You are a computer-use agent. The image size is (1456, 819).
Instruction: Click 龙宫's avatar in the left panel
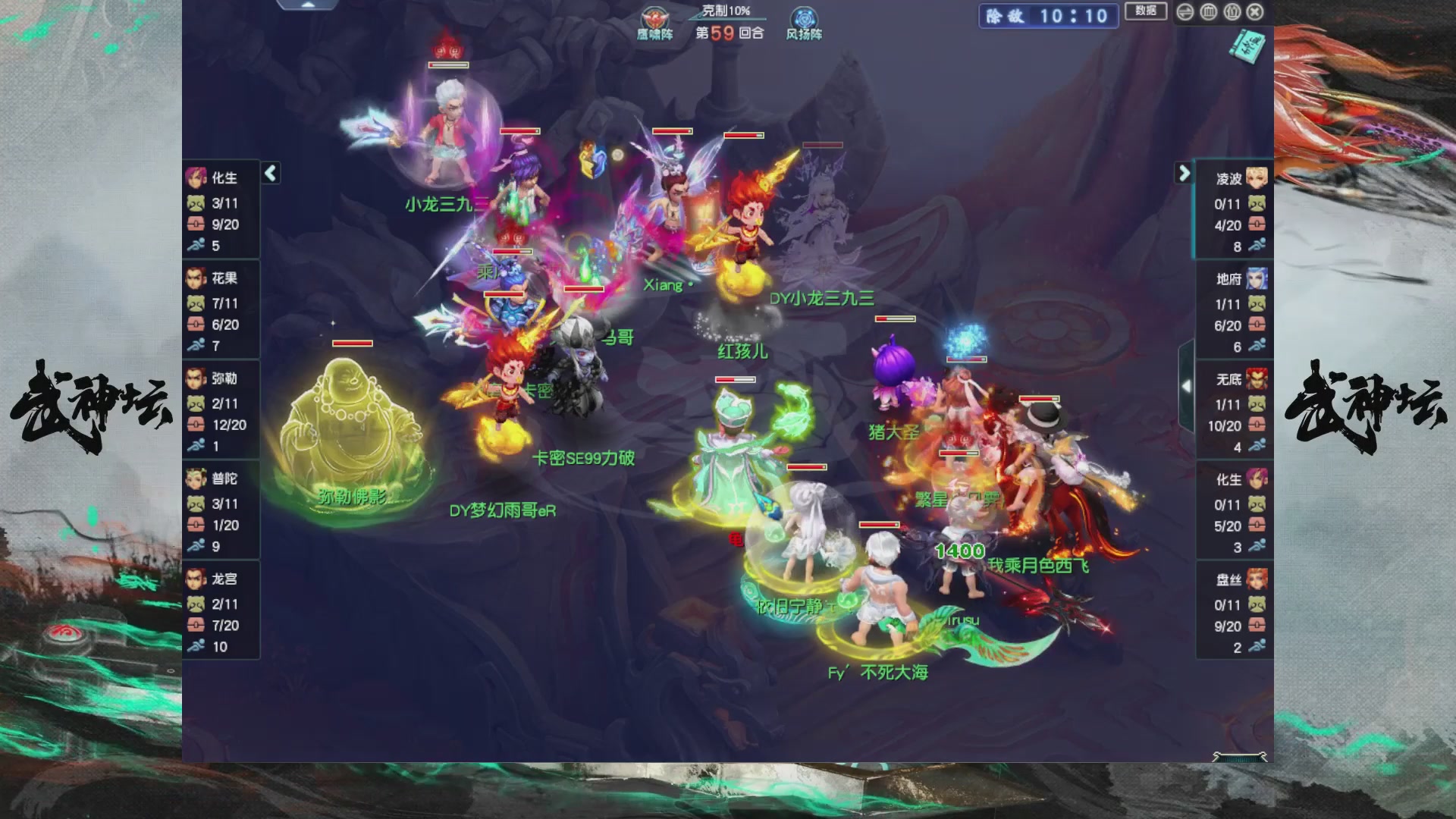point(196,578)
